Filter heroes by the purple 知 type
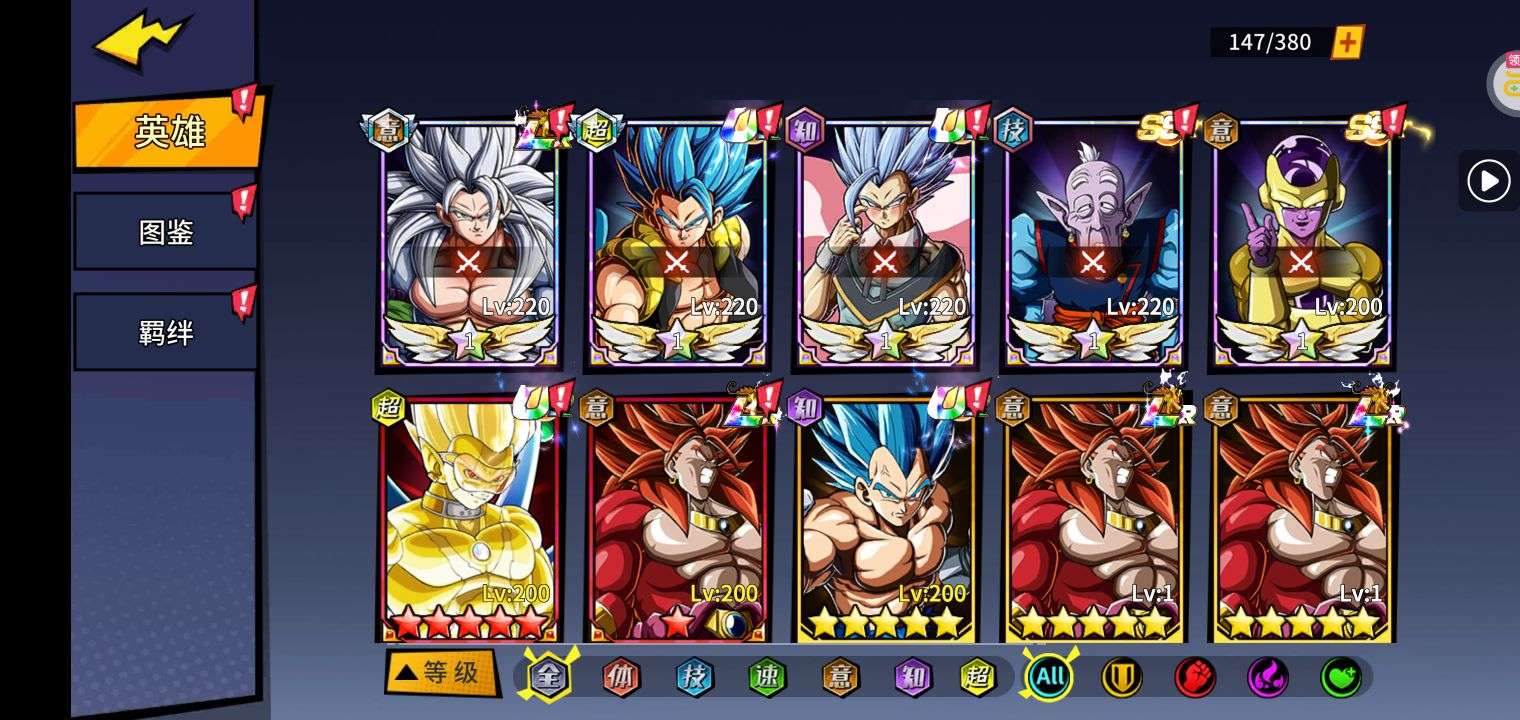The width and height of the screenshot is (1520, 720). click(912, 677)
